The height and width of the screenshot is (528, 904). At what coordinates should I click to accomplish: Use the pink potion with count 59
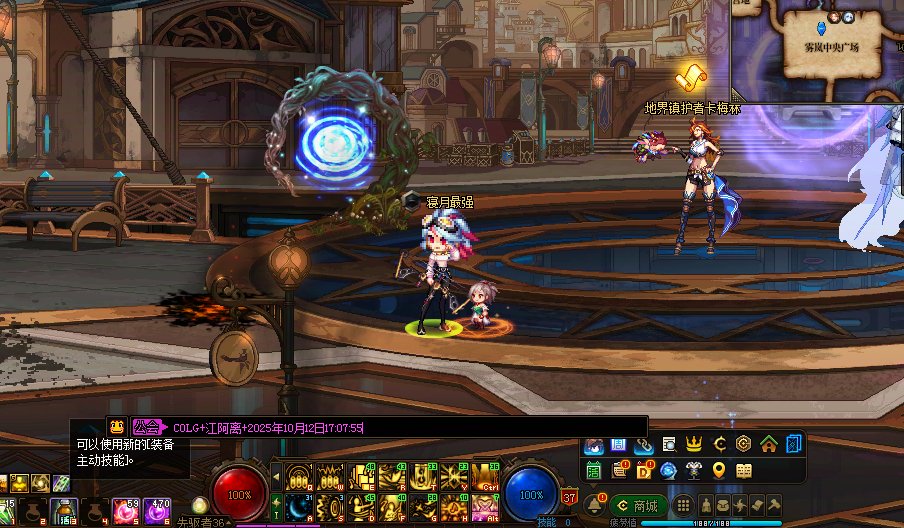126,511
